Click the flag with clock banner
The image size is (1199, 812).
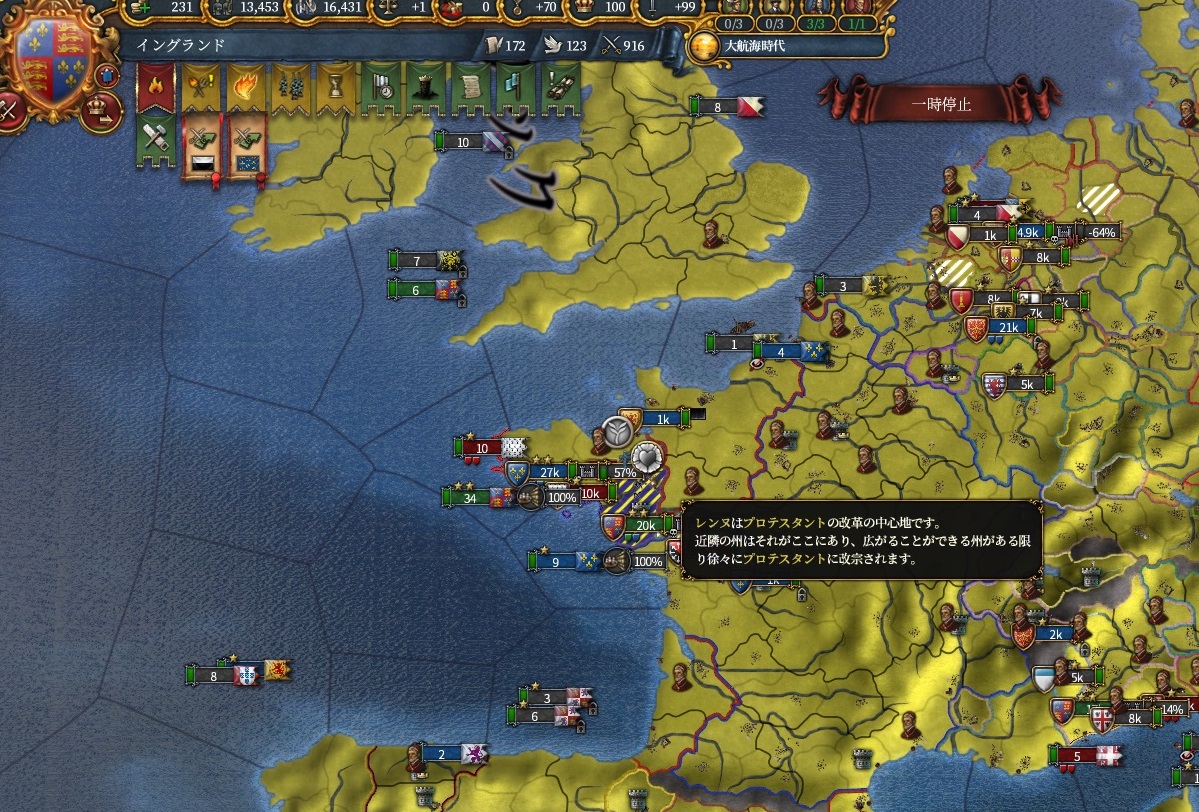tap(379, 87)
